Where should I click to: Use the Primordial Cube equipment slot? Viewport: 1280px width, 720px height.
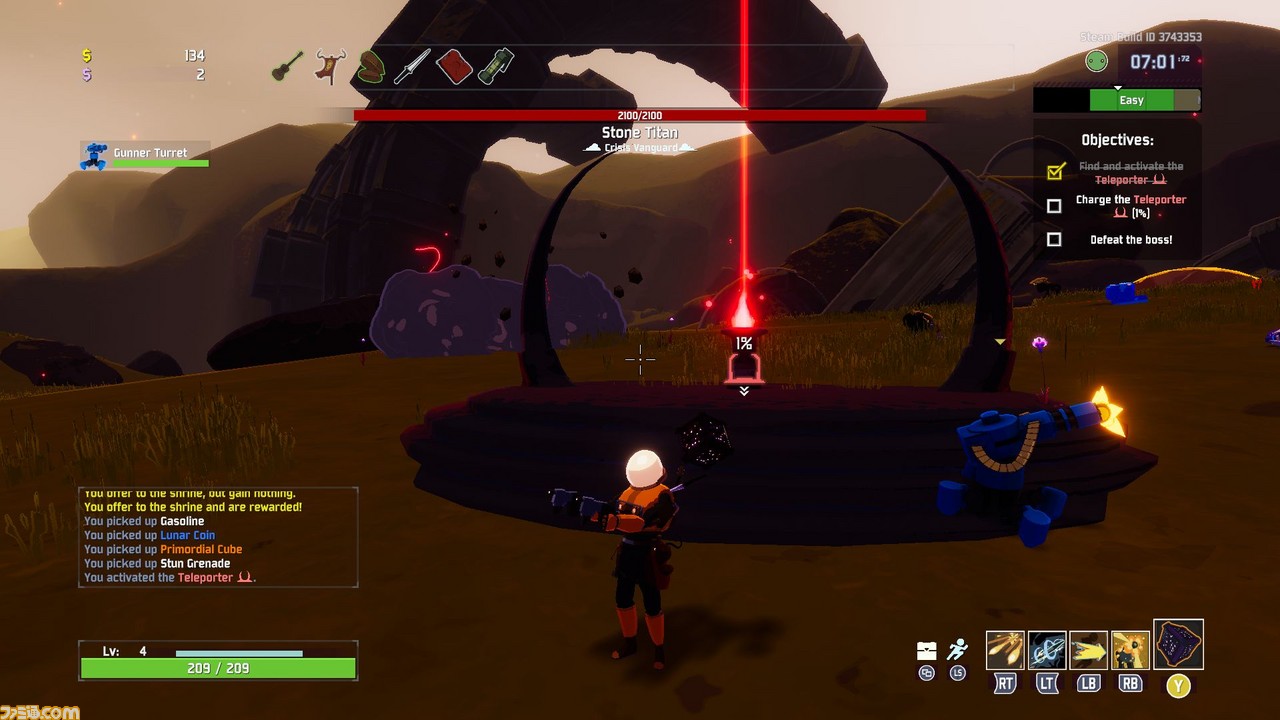(x=1178, y=645)
